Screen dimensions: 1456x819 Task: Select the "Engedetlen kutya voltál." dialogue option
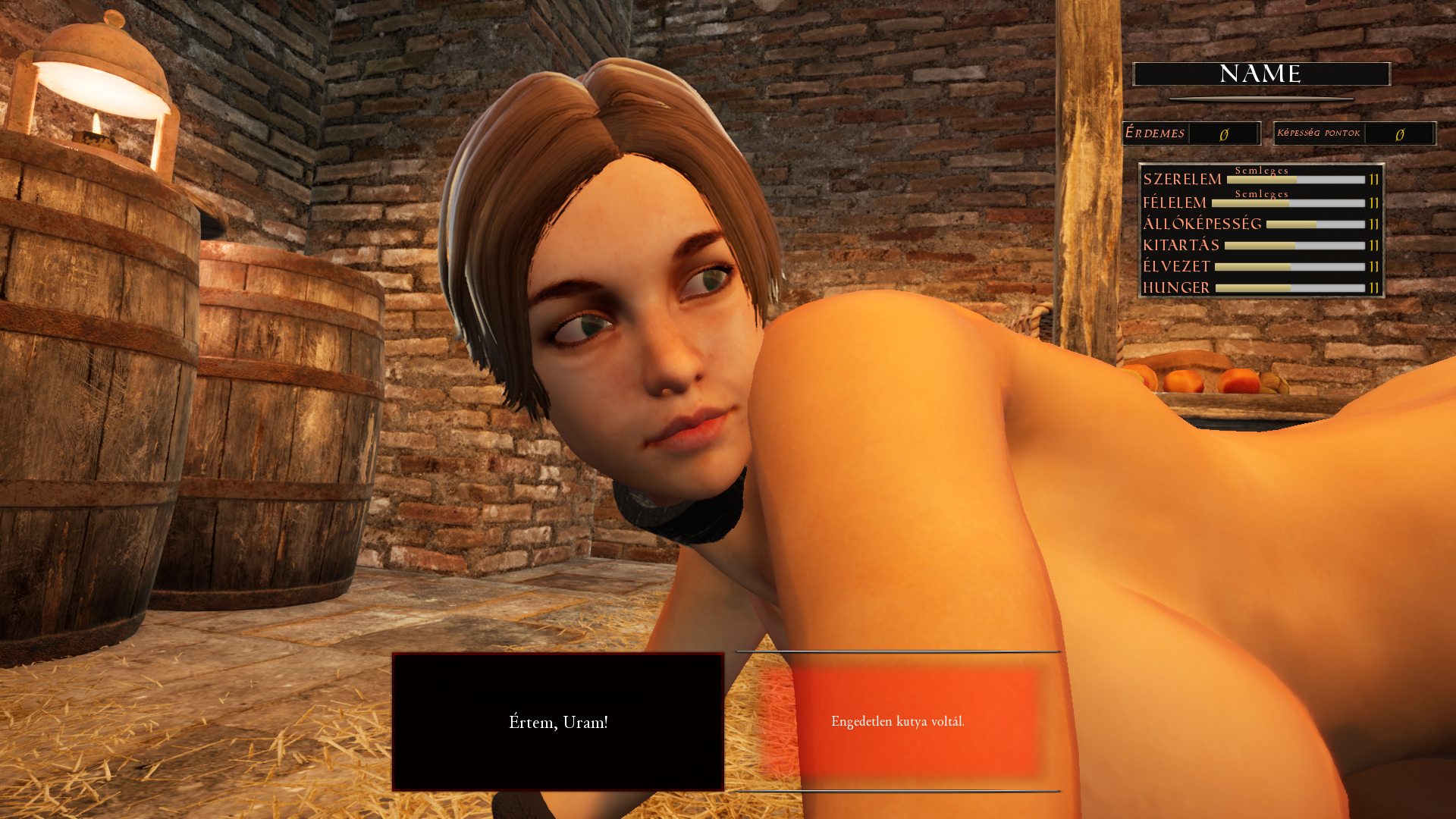pos(898,722)
